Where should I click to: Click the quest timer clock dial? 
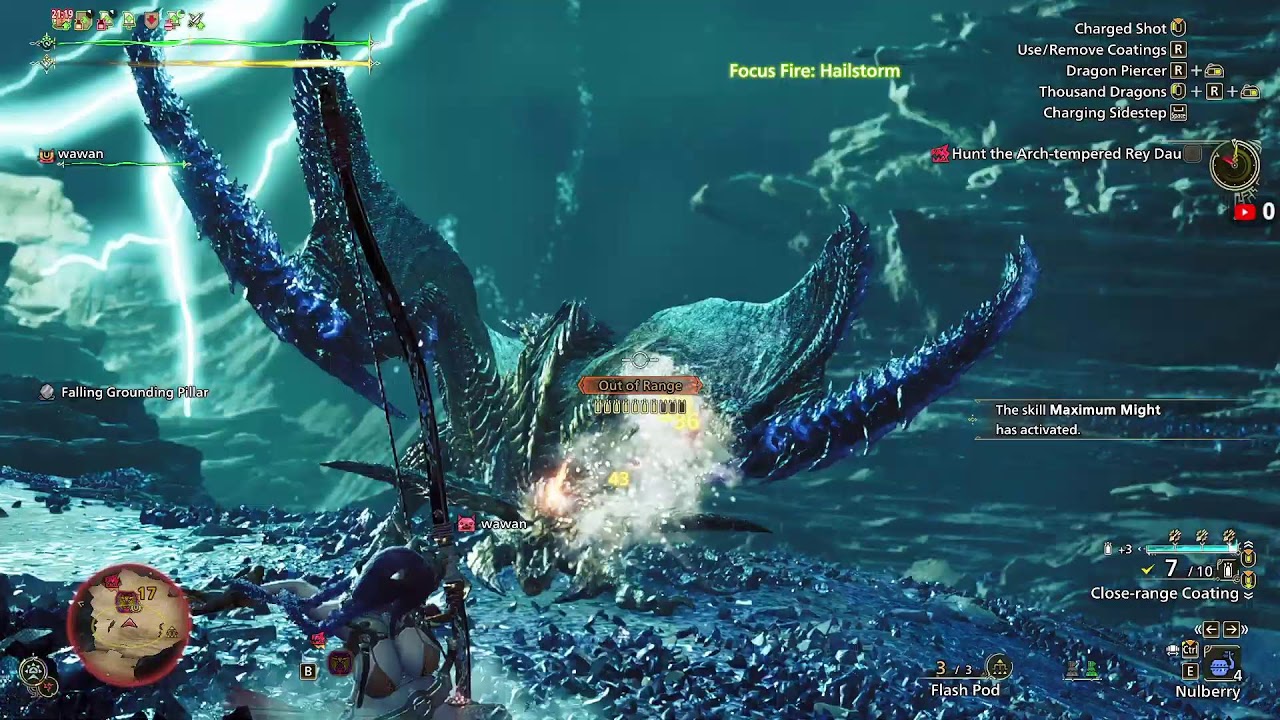click(1234, 165)
